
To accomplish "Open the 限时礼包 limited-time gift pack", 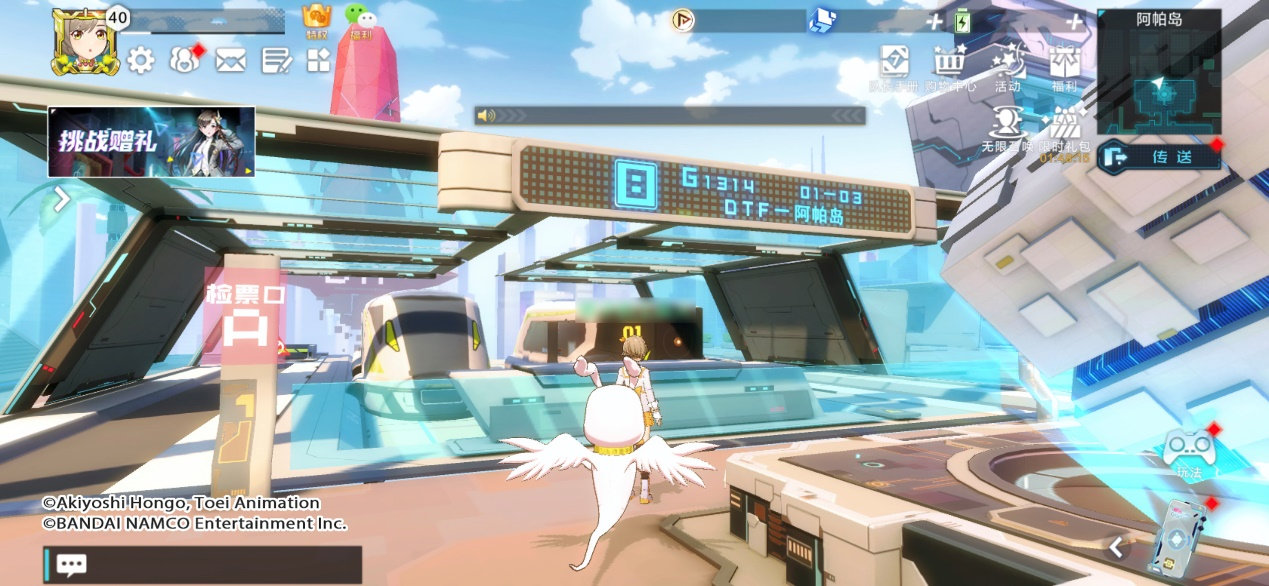I will point(1063,128).
